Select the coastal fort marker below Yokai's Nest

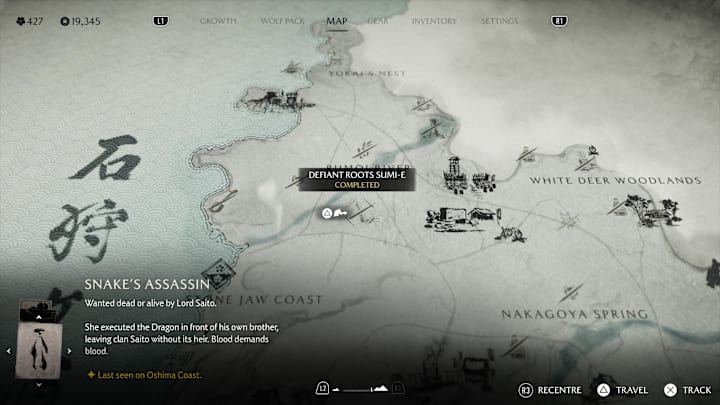click(264, 97)
